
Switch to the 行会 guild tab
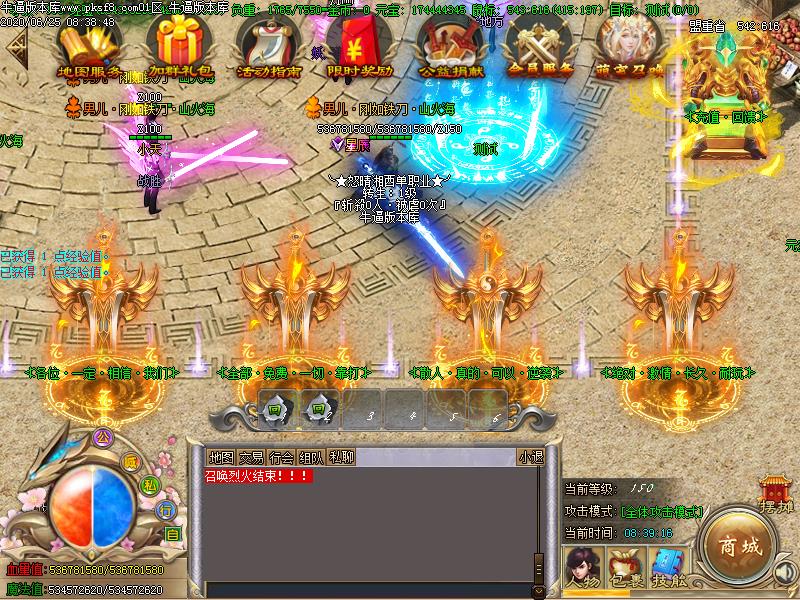(281, 458)
